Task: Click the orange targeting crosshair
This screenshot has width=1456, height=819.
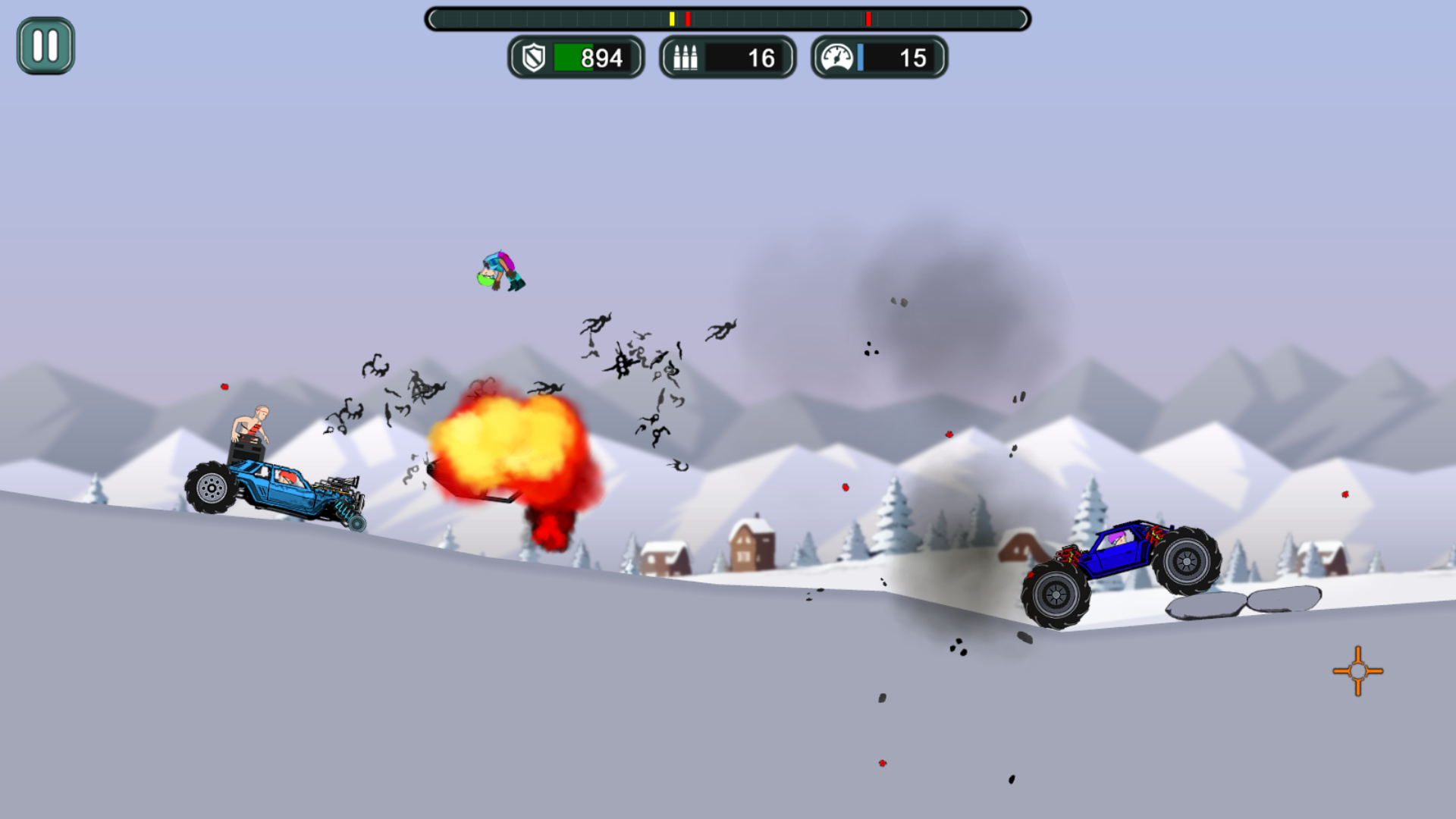Action: click(x=1357, y=671)
